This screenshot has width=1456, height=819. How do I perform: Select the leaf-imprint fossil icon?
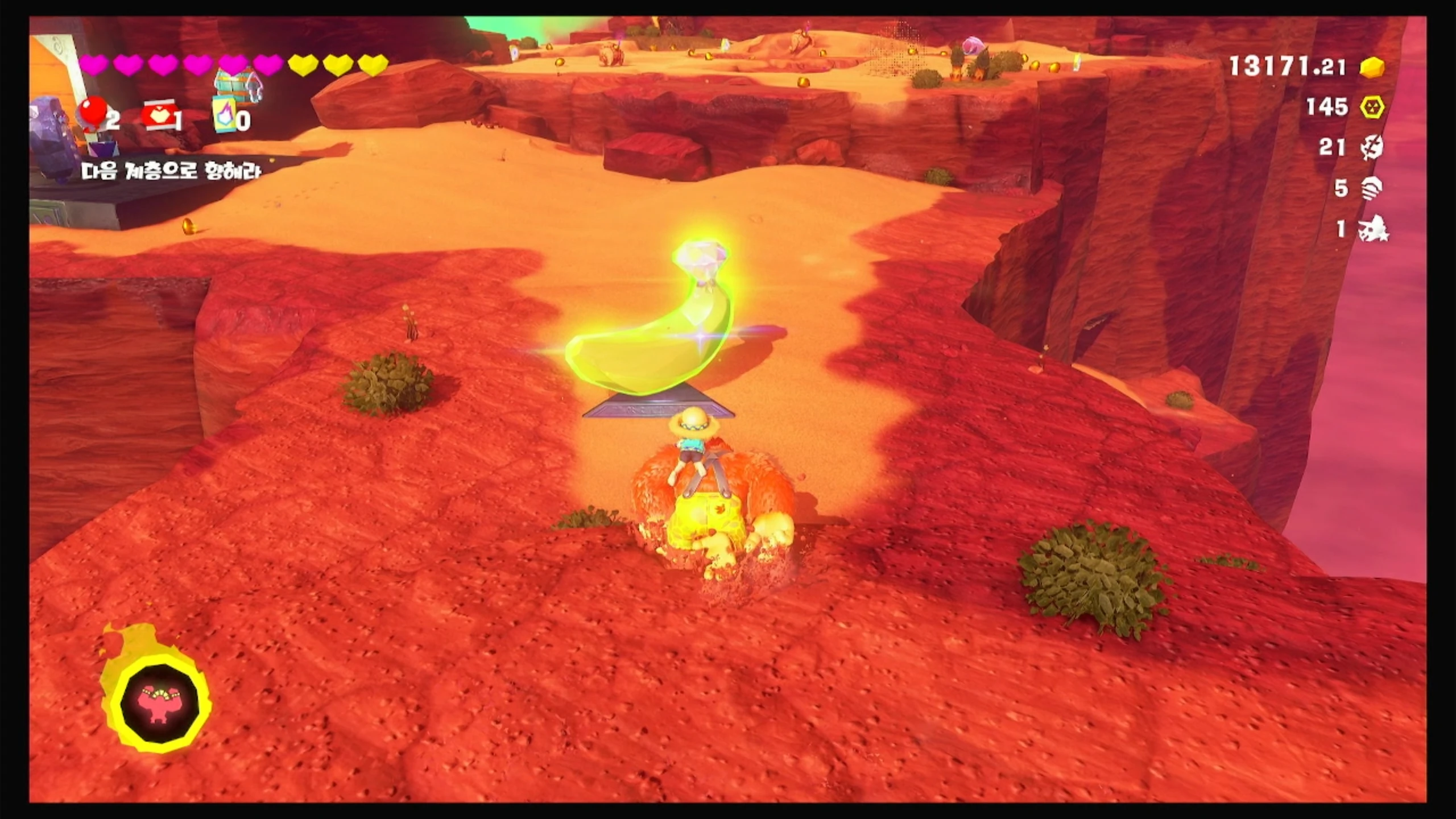coord(1372,148)
